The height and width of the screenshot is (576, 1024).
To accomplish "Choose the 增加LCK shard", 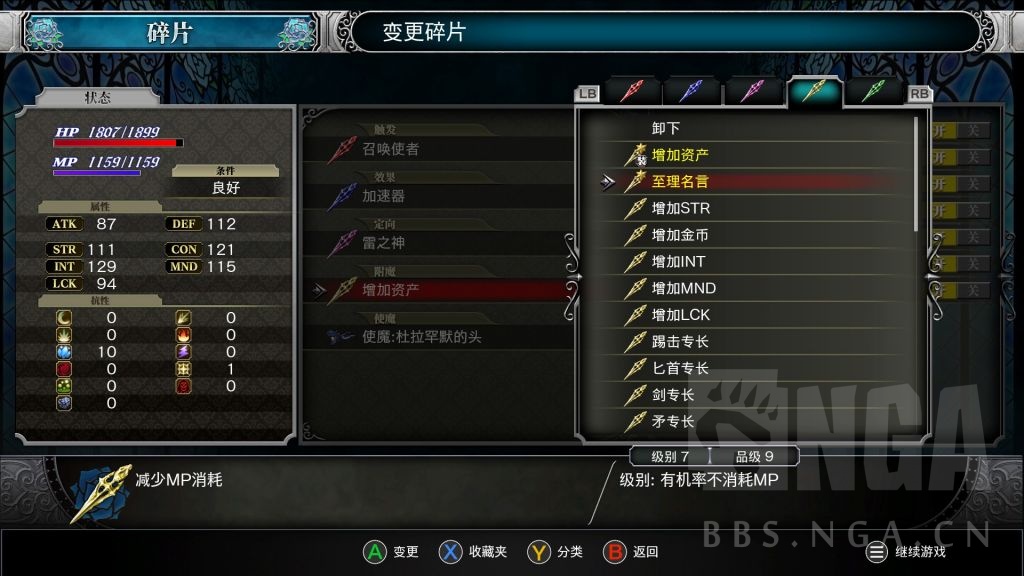I will pos(680,315).
